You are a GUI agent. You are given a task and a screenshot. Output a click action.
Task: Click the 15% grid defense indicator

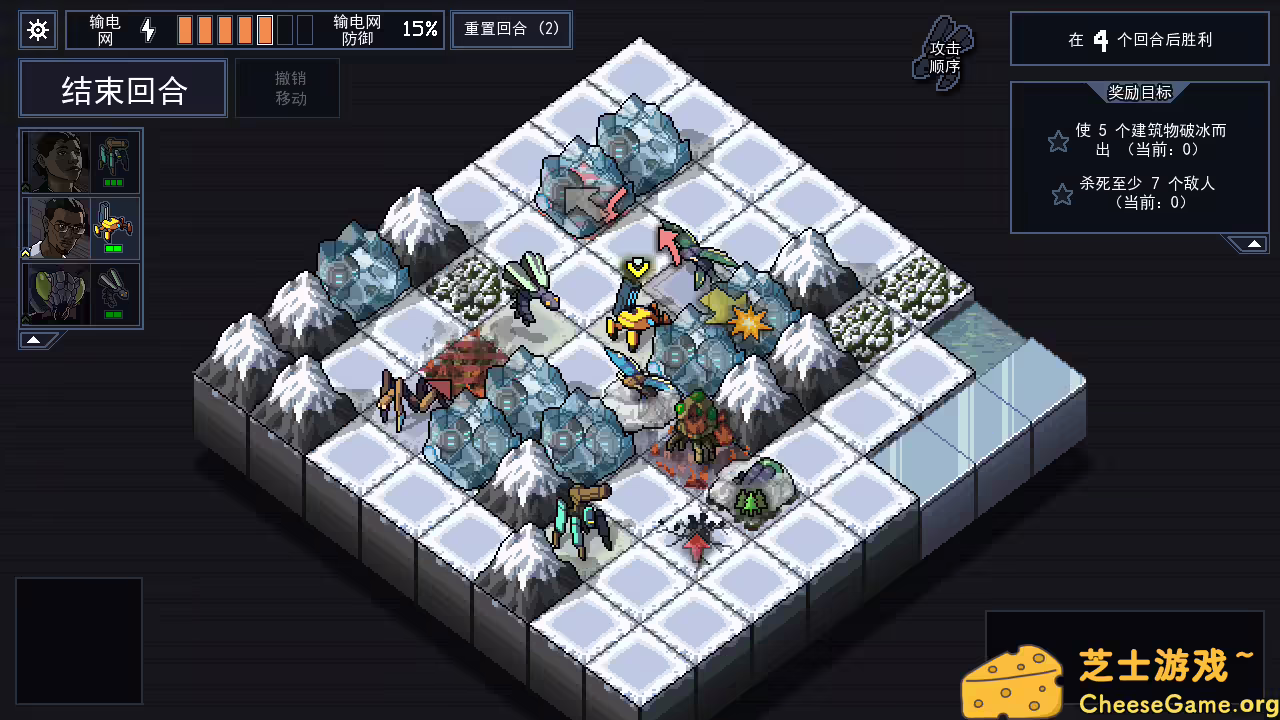[x=424, y=29]
